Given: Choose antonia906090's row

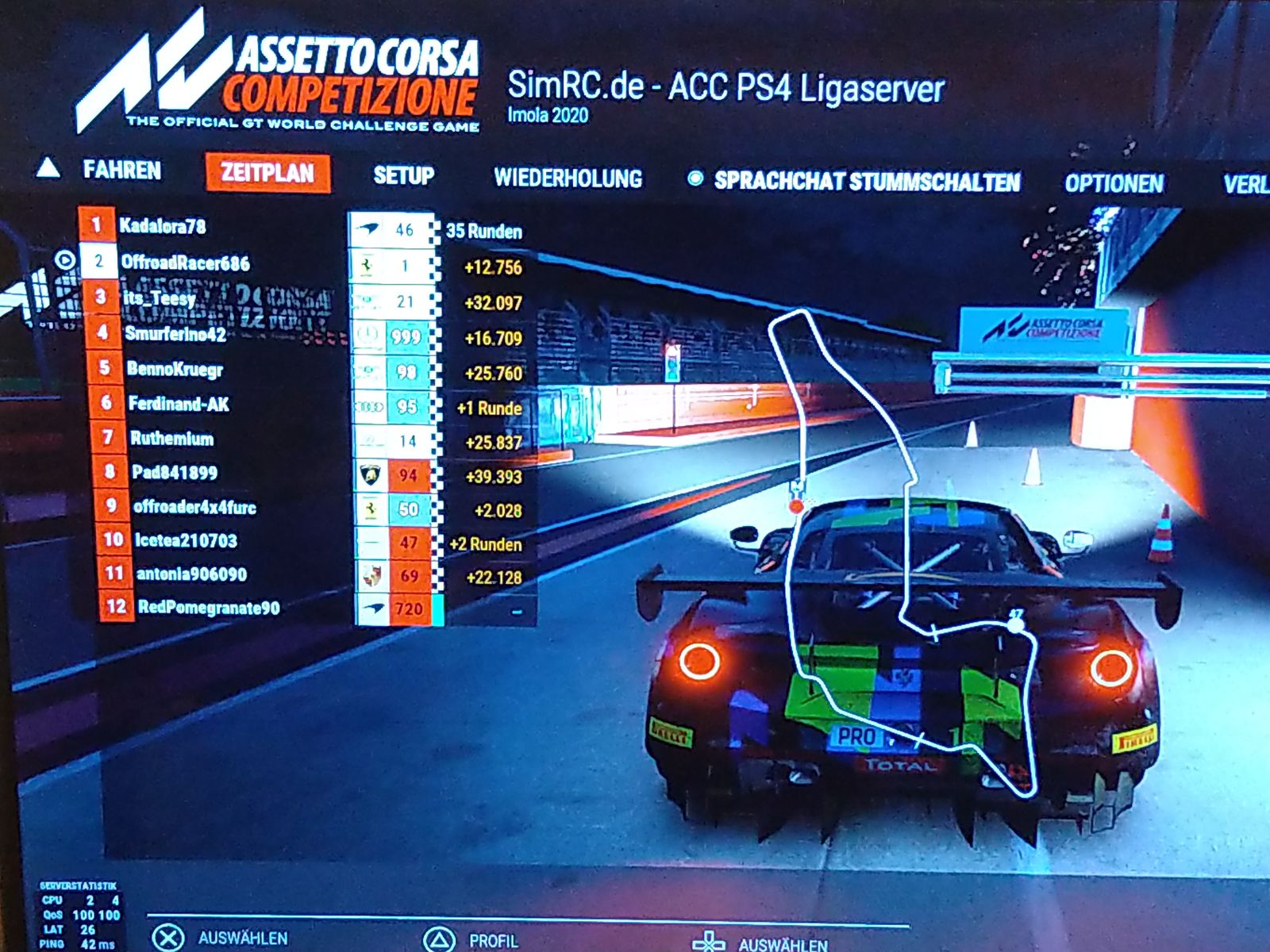Looking at the screenshot, I should tap(191, 574).
